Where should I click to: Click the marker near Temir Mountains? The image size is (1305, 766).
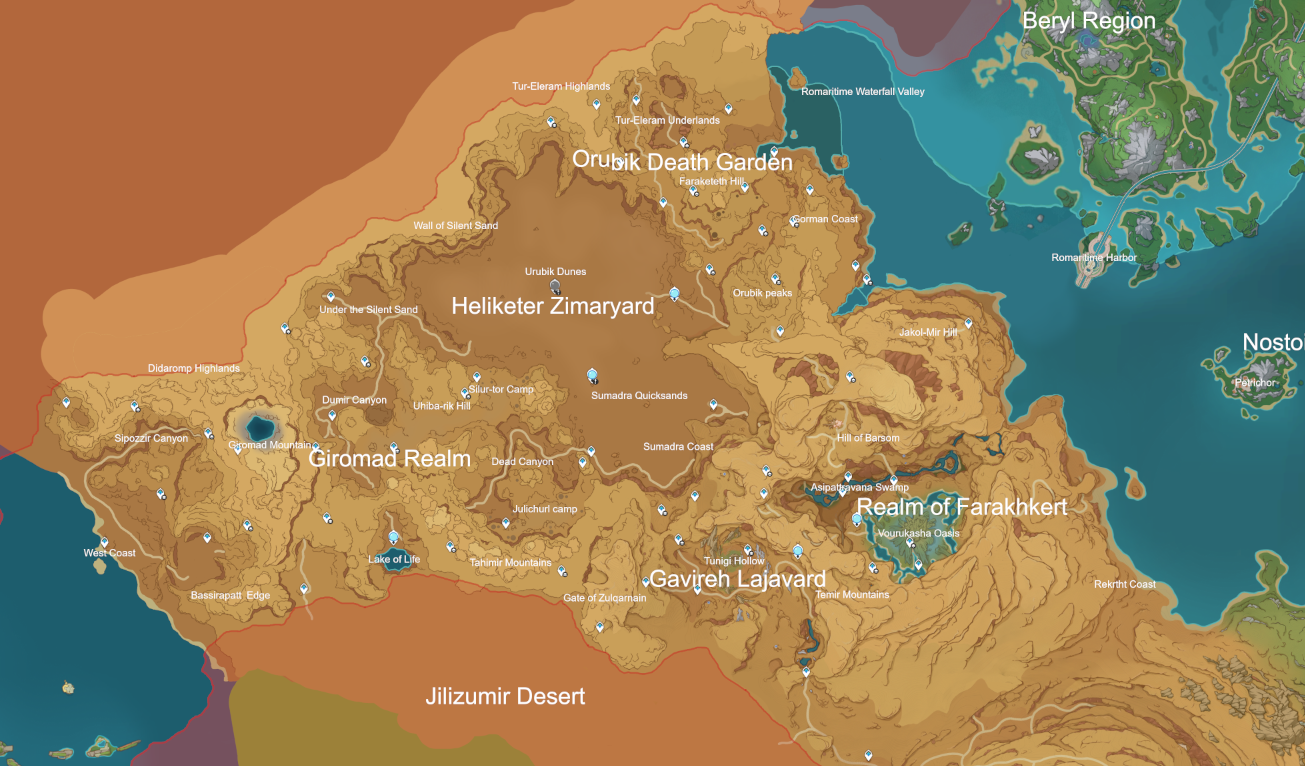point(873,566)
